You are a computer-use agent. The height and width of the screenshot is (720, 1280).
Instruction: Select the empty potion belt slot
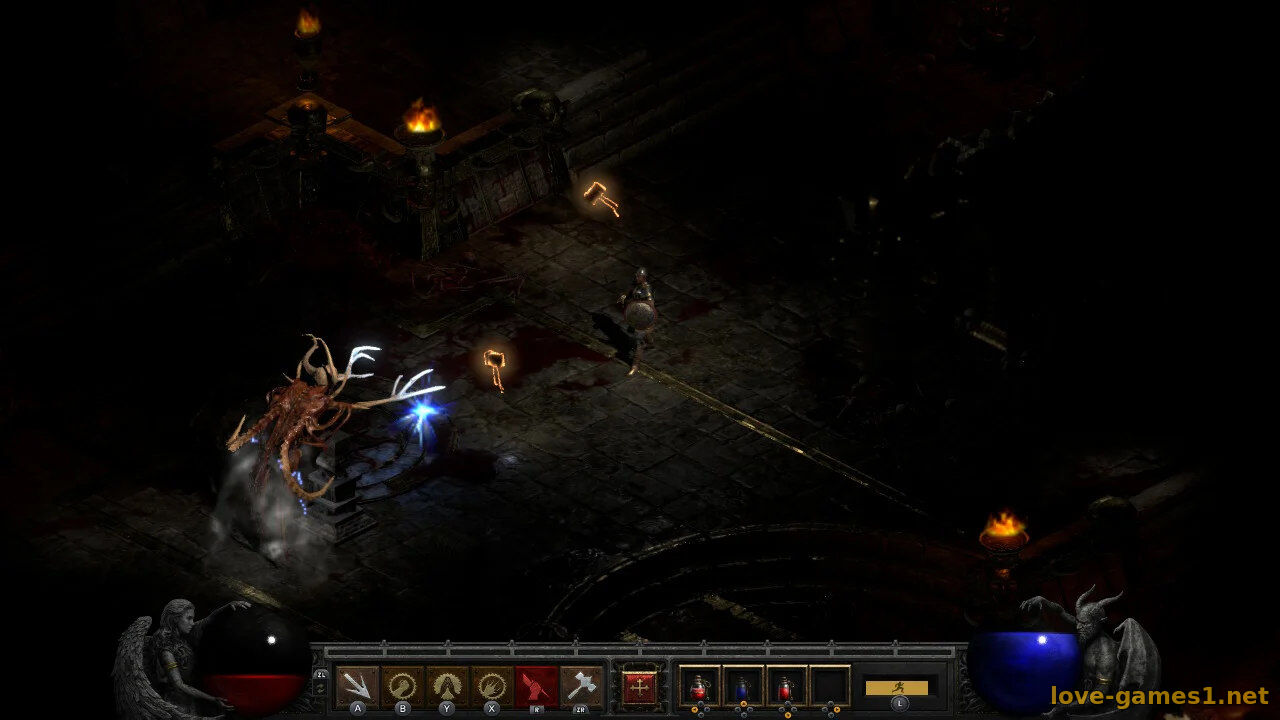coord(830,687)
